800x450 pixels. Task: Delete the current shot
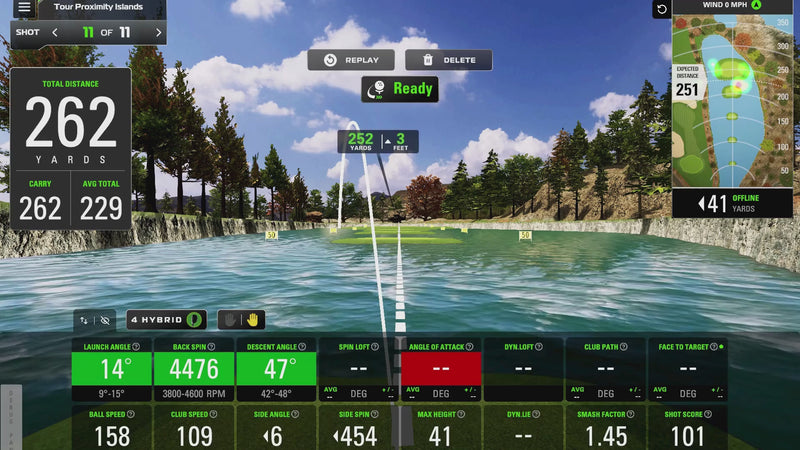tap(449, 60)
